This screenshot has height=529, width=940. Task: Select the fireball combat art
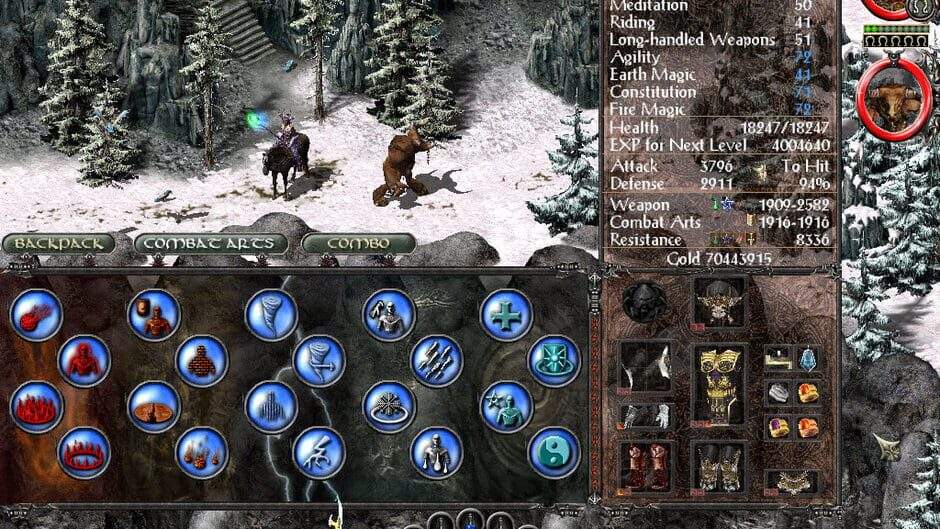pyautogui.click(x=36, y=315)
